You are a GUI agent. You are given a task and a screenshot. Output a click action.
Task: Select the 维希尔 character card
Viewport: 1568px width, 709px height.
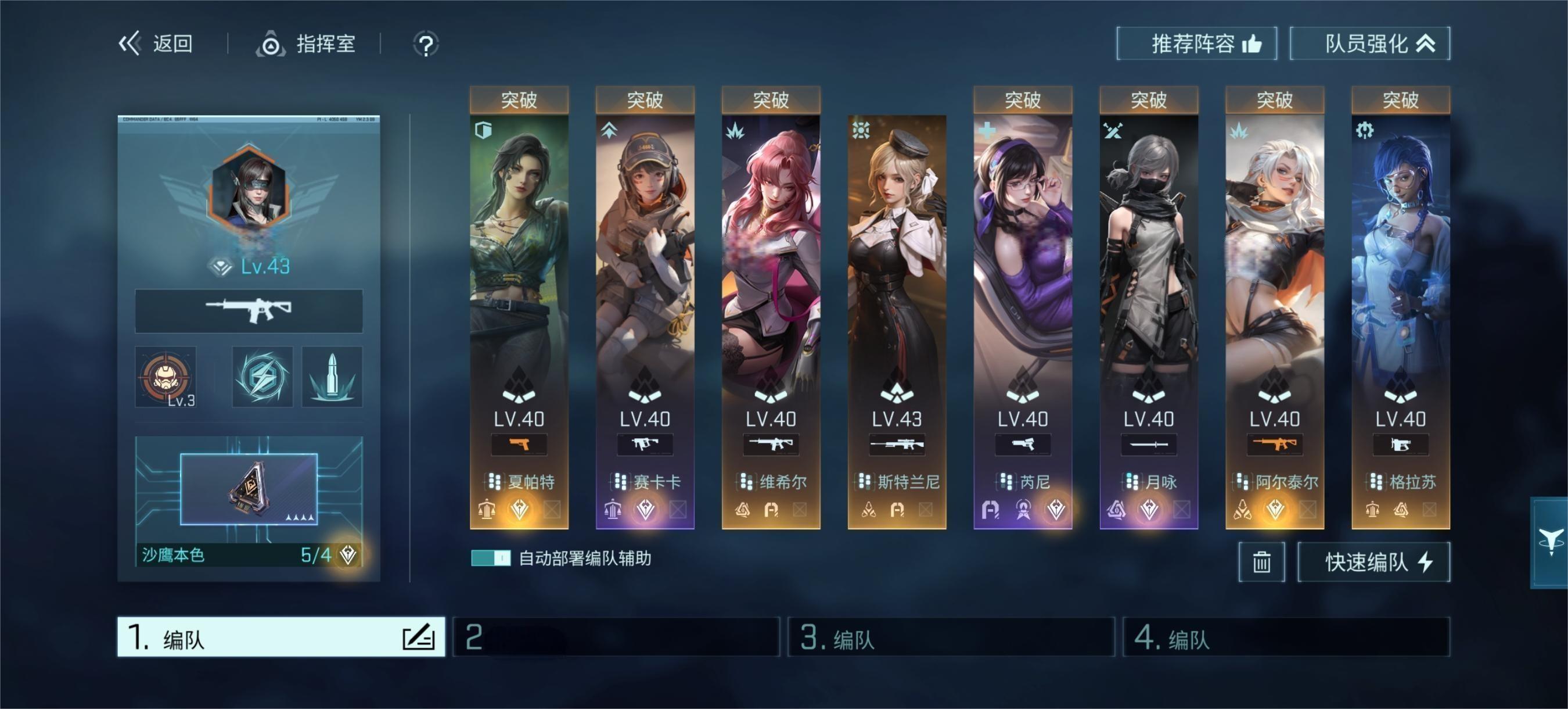771,274
